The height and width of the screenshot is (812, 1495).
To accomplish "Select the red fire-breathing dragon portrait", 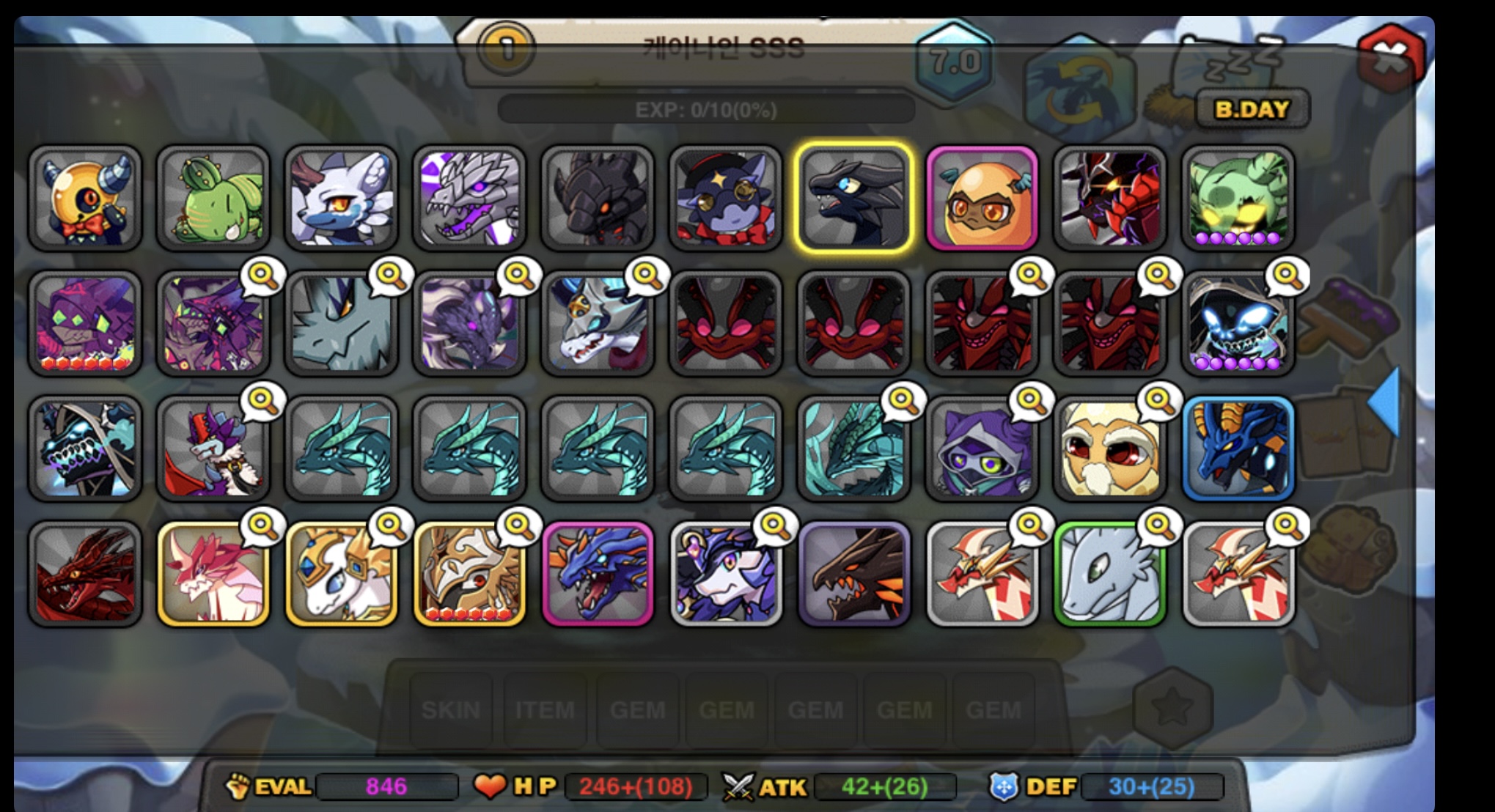I will pyautogui.click(x=85, y=574).
